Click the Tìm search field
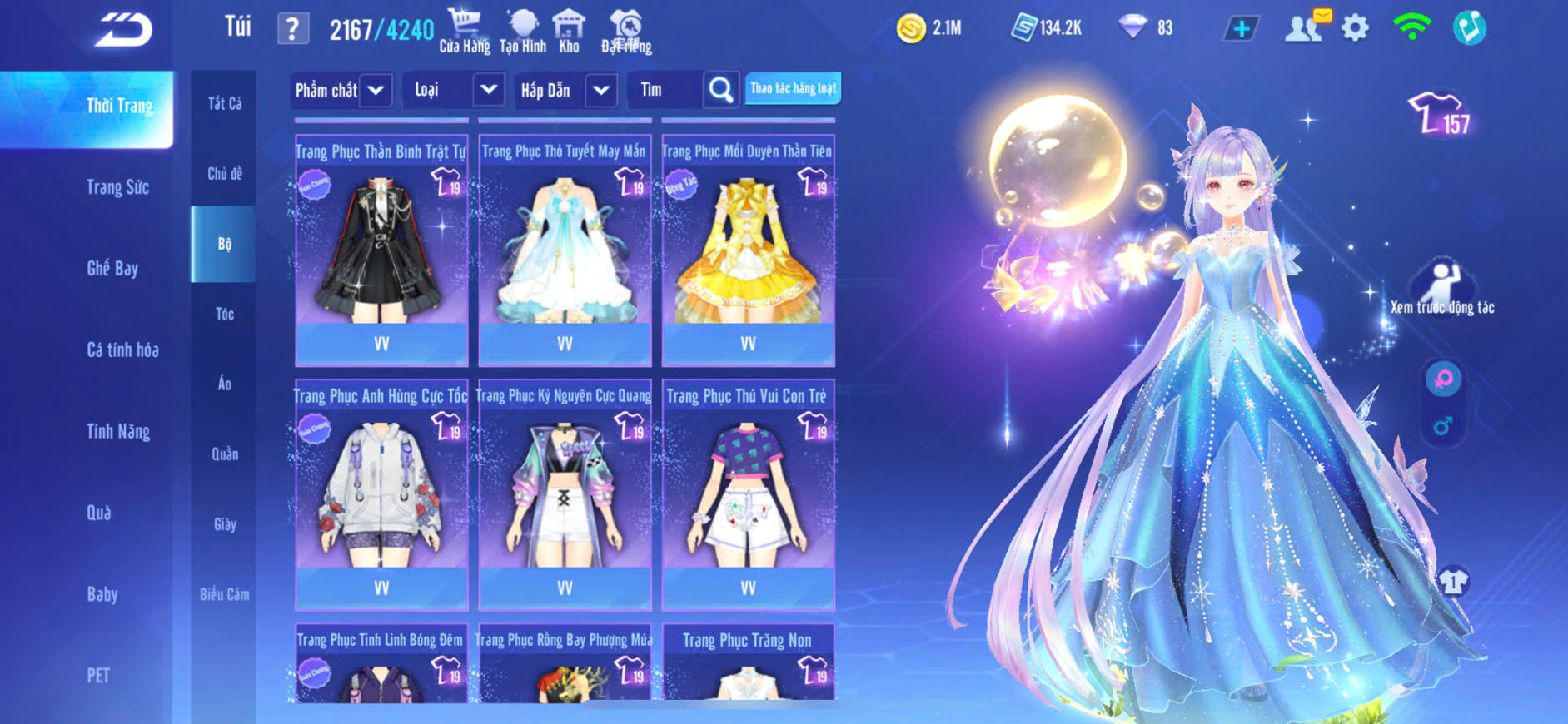Screen dimensions: 1568x724 click(x=666, y=90)
